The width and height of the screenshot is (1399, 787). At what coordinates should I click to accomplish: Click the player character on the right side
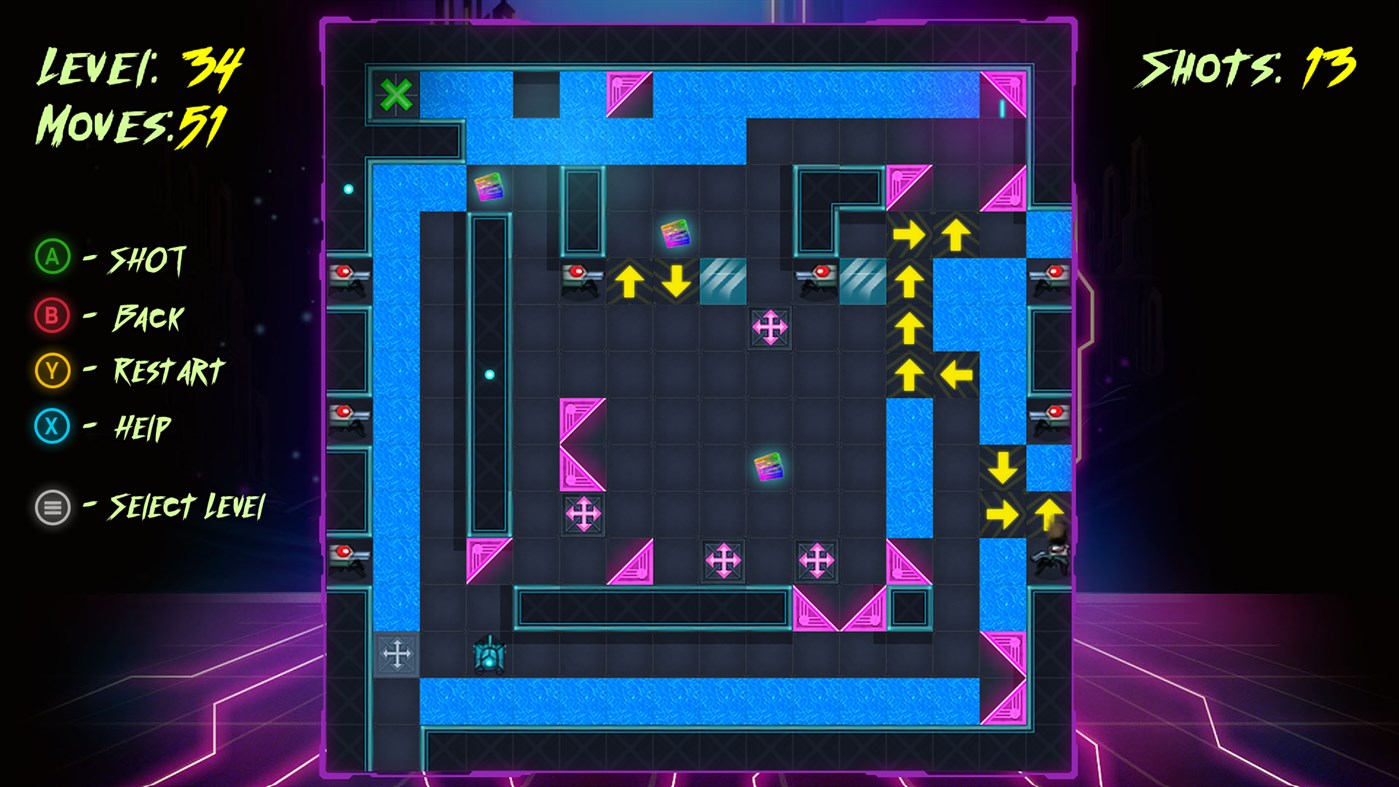pyautogui.click(x=1048, y=557)
